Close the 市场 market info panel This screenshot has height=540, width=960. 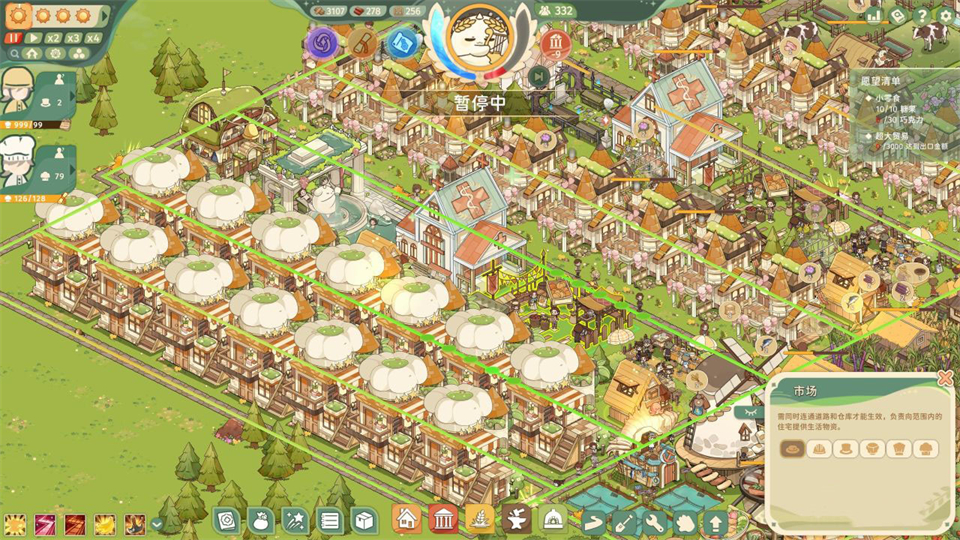pos(945,378)
